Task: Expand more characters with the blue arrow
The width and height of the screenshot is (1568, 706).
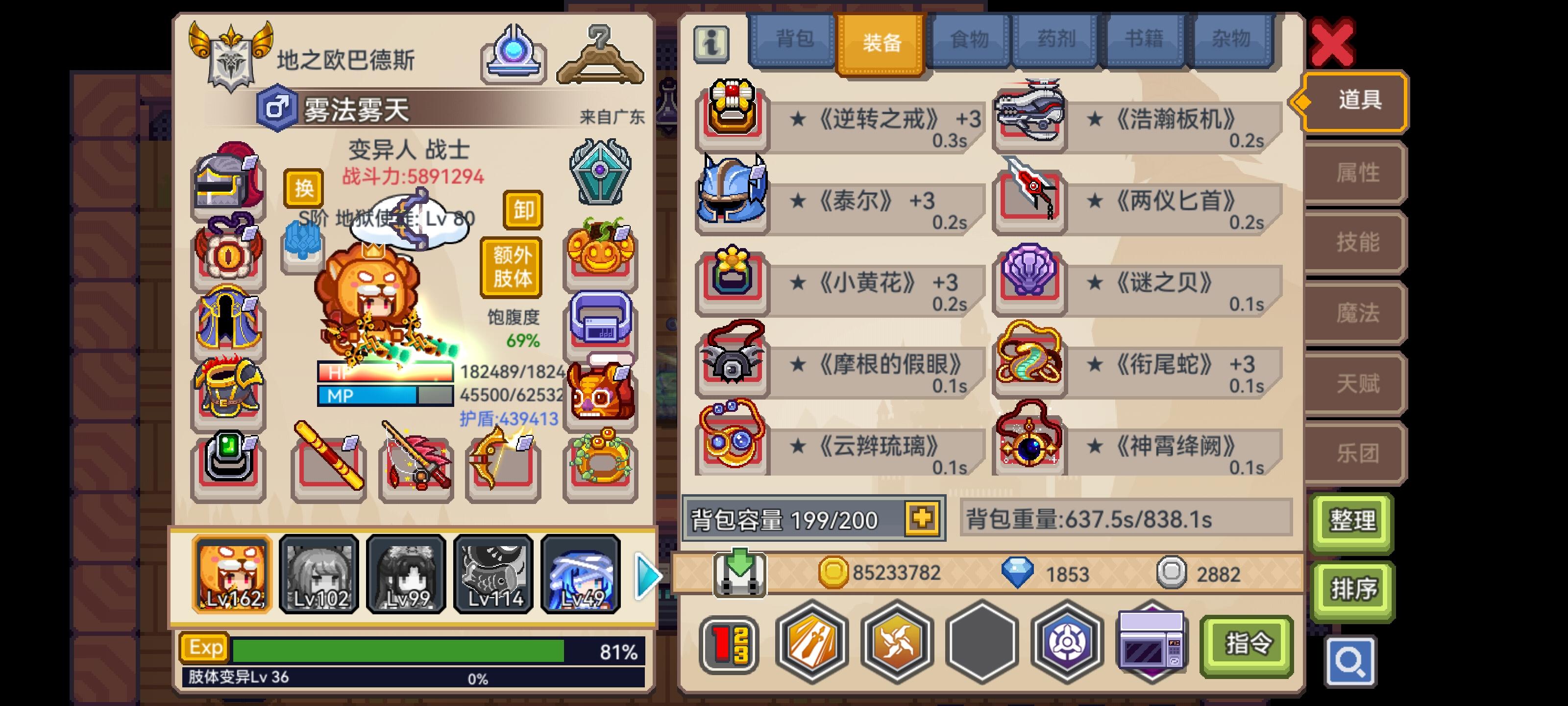Action: pyautogui.click(x=646, y=575)
